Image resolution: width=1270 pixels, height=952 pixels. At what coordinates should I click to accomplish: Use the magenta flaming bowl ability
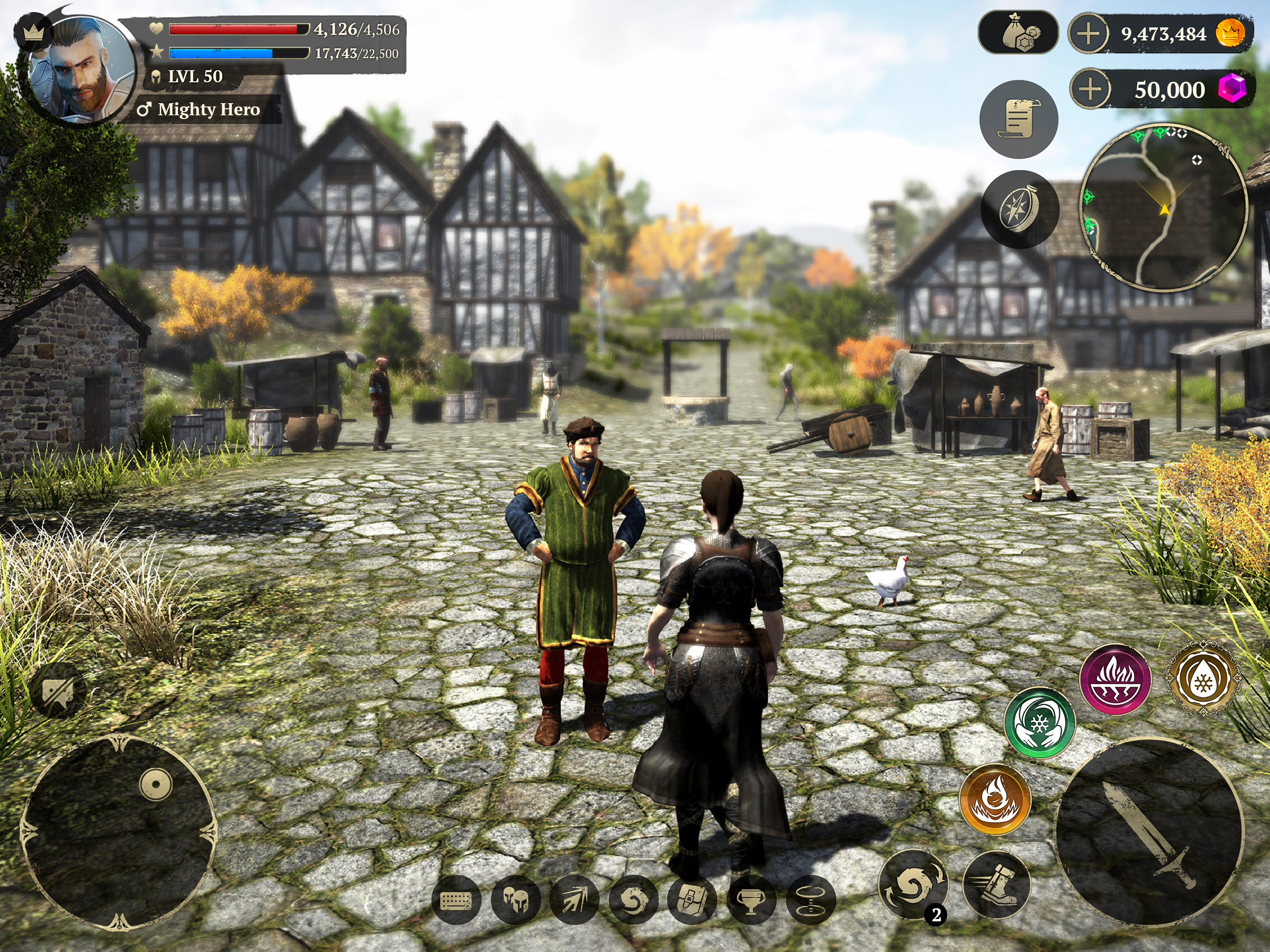click(x=1115, y=679)
